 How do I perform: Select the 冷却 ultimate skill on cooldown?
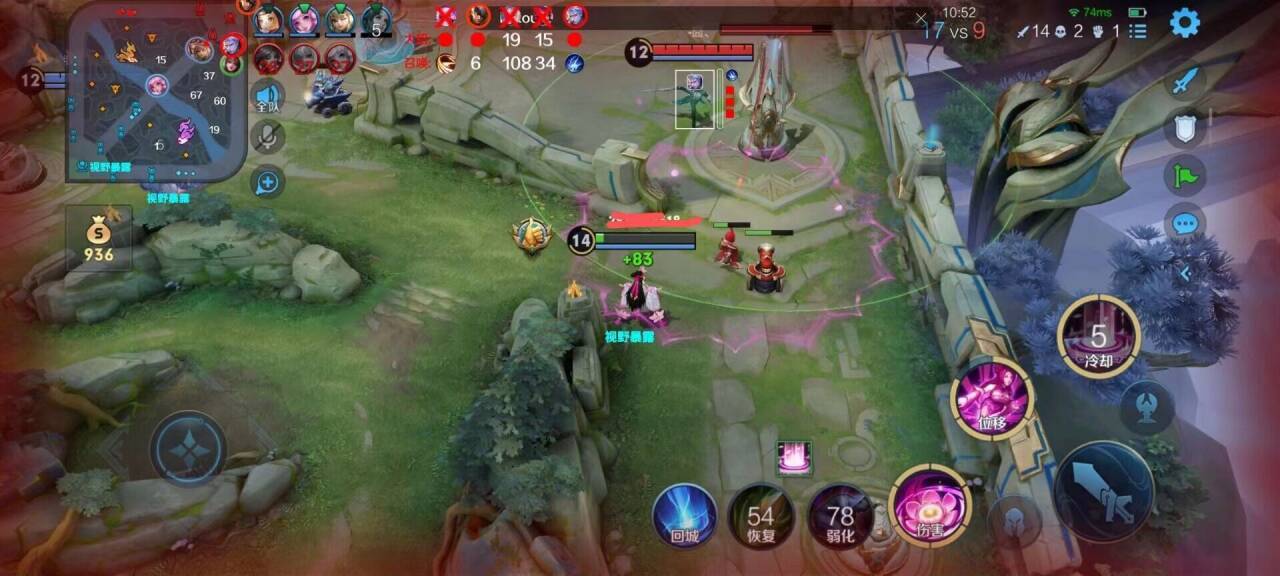coord(1099,337)
